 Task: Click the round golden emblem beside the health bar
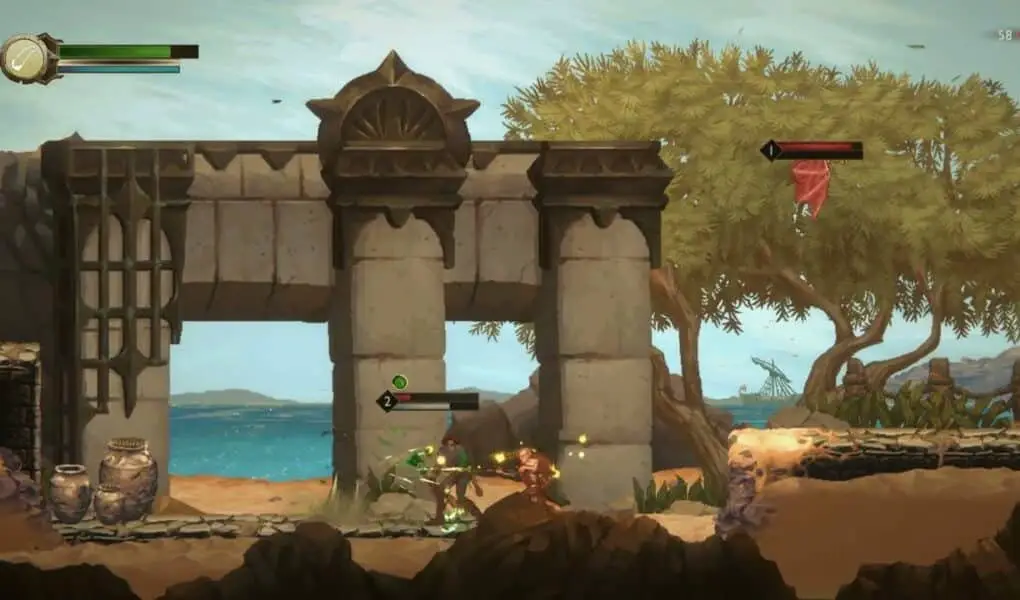coord(29,59)
